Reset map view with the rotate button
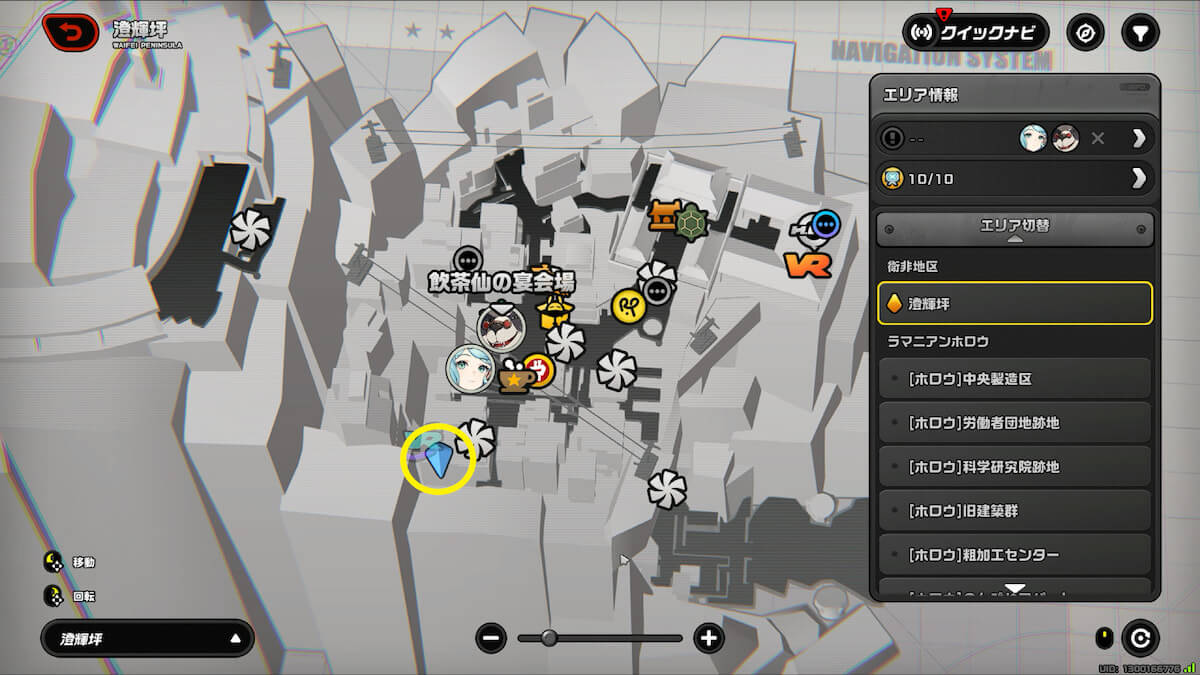The image size is (1200, 675). 1140,638
